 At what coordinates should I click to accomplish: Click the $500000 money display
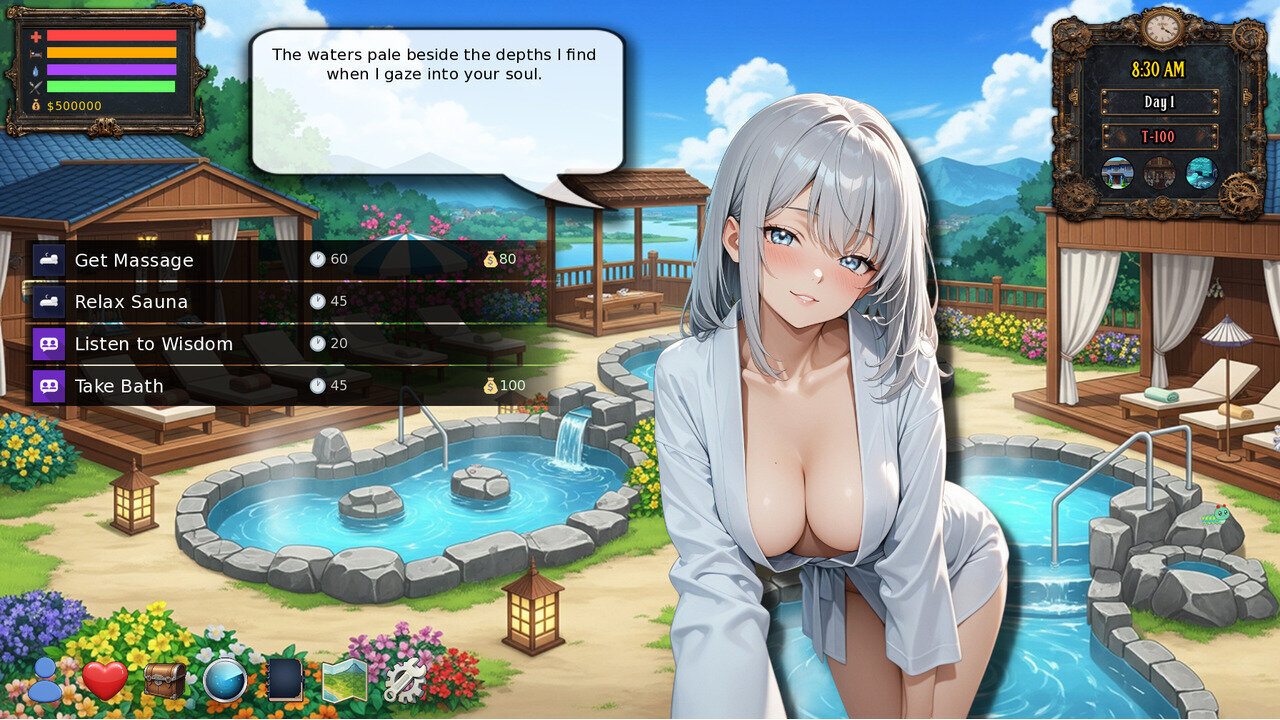(75, 105)
